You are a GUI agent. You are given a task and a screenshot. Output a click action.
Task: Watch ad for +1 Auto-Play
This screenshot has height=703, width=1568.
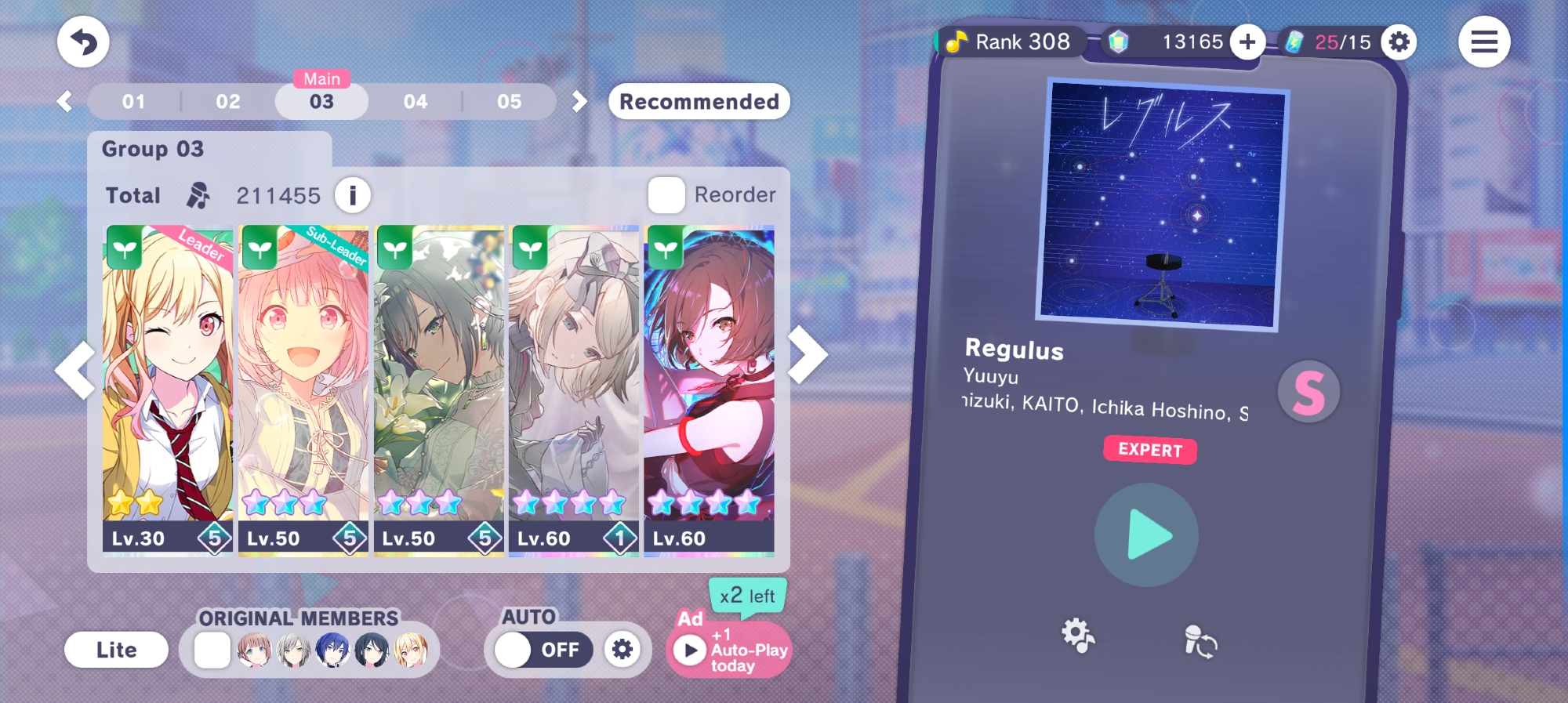(x=729, y=650)
